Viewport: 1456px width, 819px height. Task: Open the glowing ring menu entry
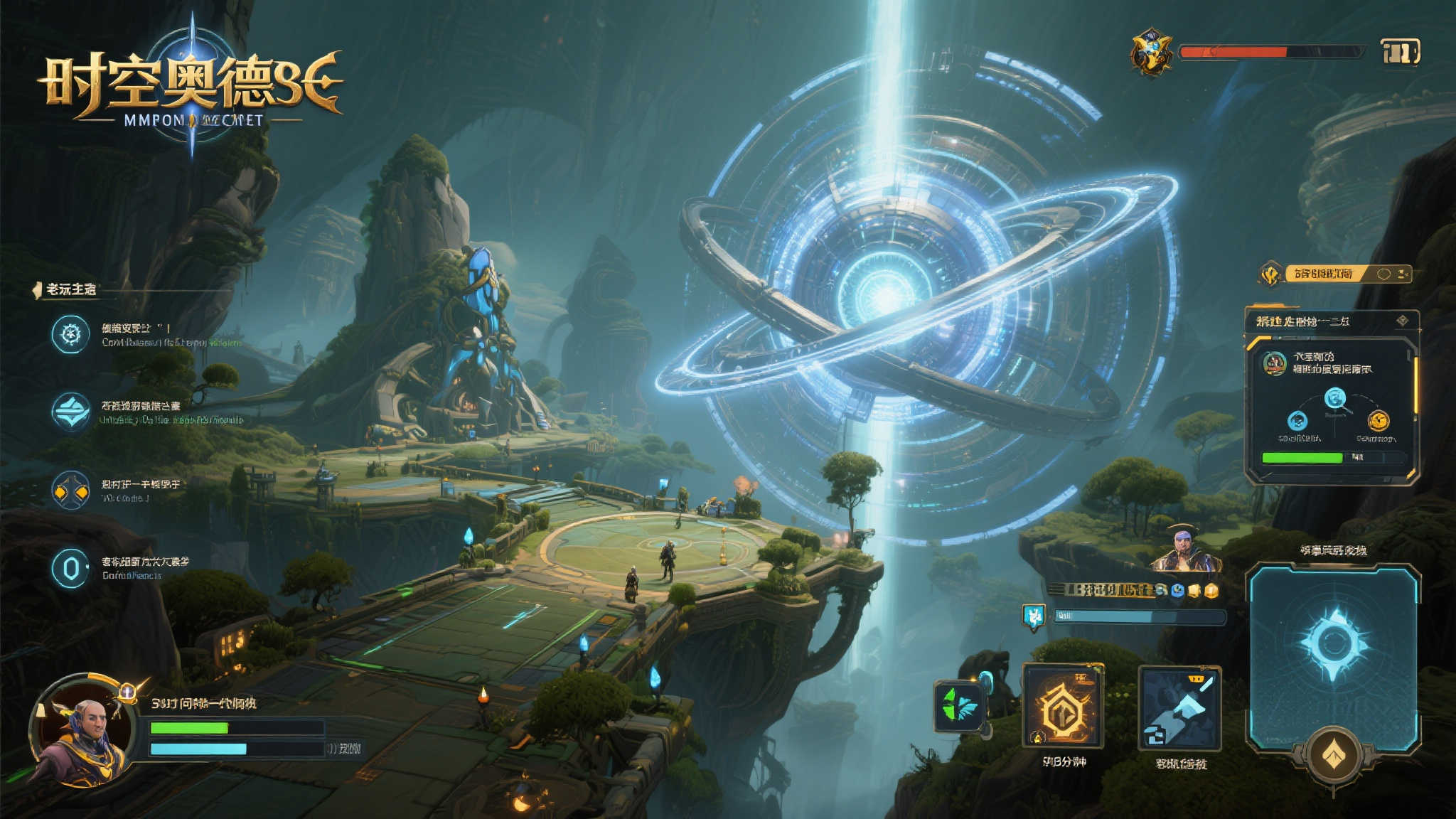click(70, 568)
